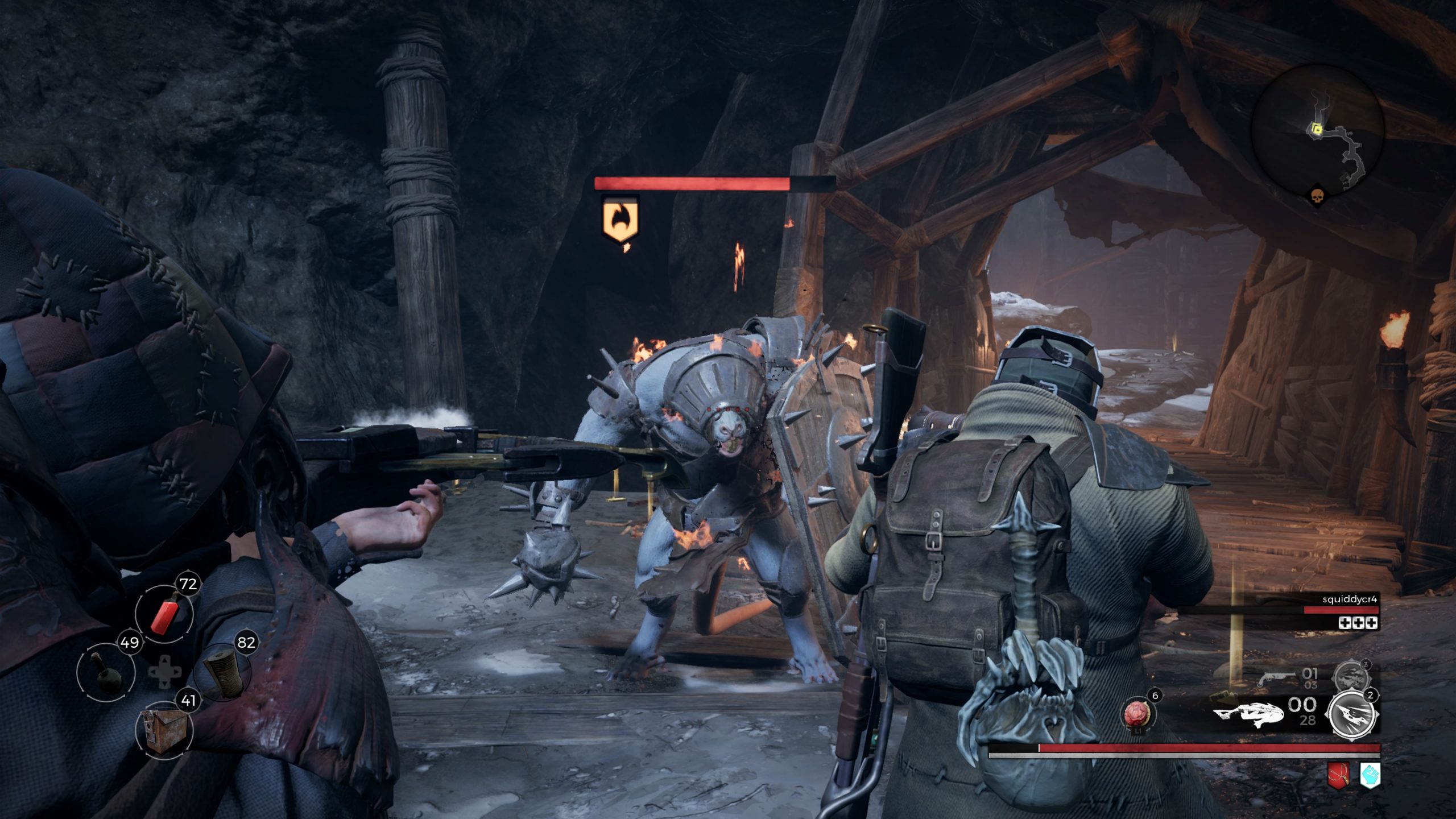The image size is (1456, 819).
Task: Select the black round flask consumable
Action: click(106, 673)
